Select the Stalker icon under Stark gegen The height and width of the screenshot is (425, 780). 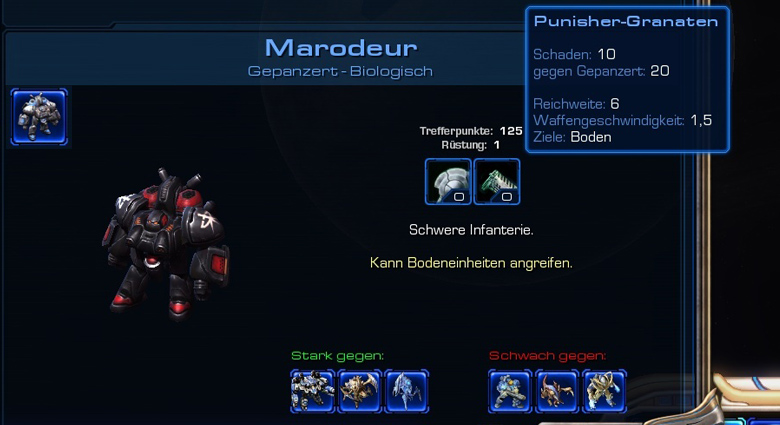point(406,390)
